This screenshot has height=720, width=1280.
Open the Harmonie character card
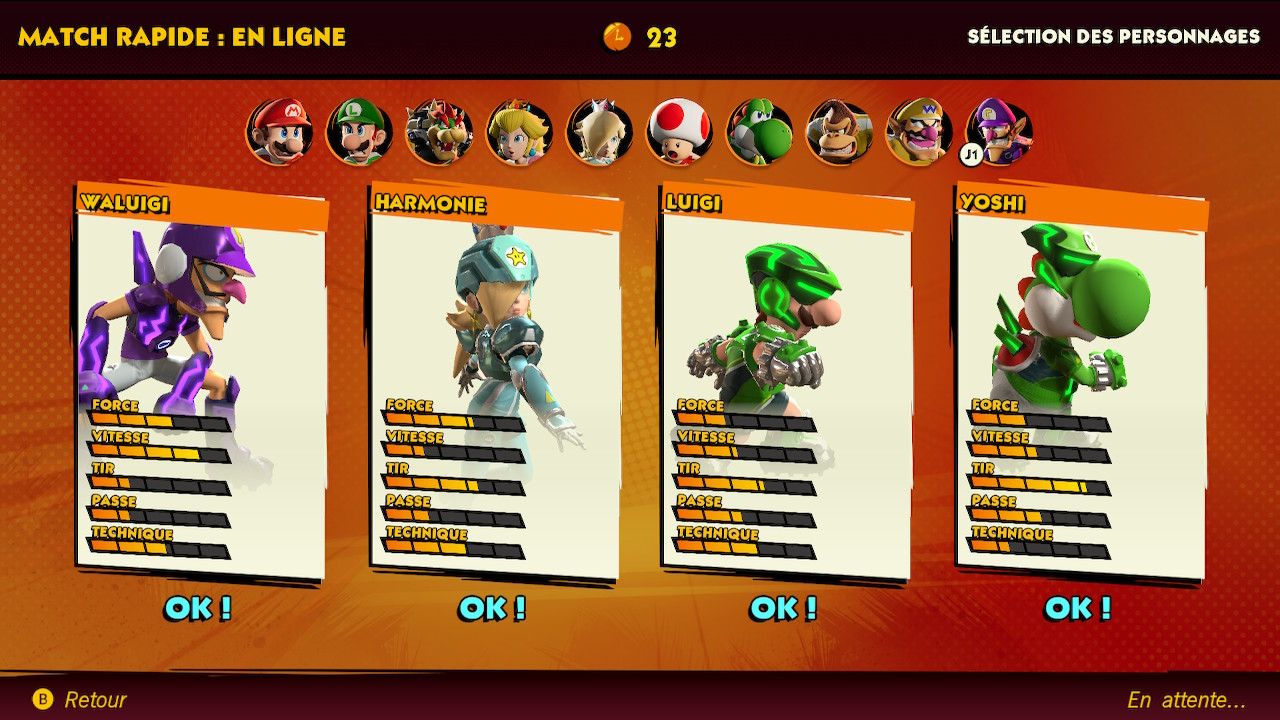click(492, 380)
